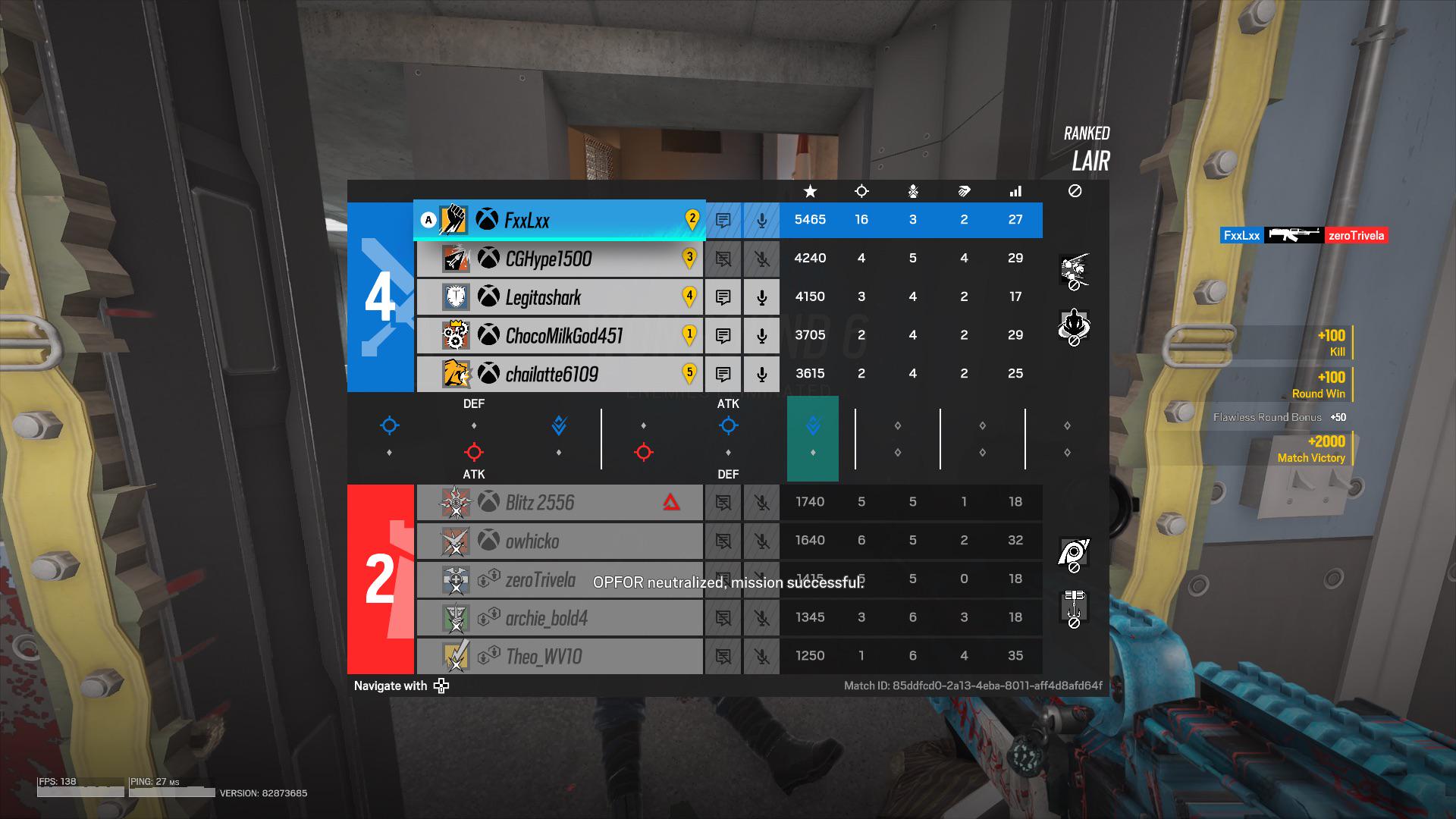Unmute Blitz 2556's voice chat

[x=761, y=502]
